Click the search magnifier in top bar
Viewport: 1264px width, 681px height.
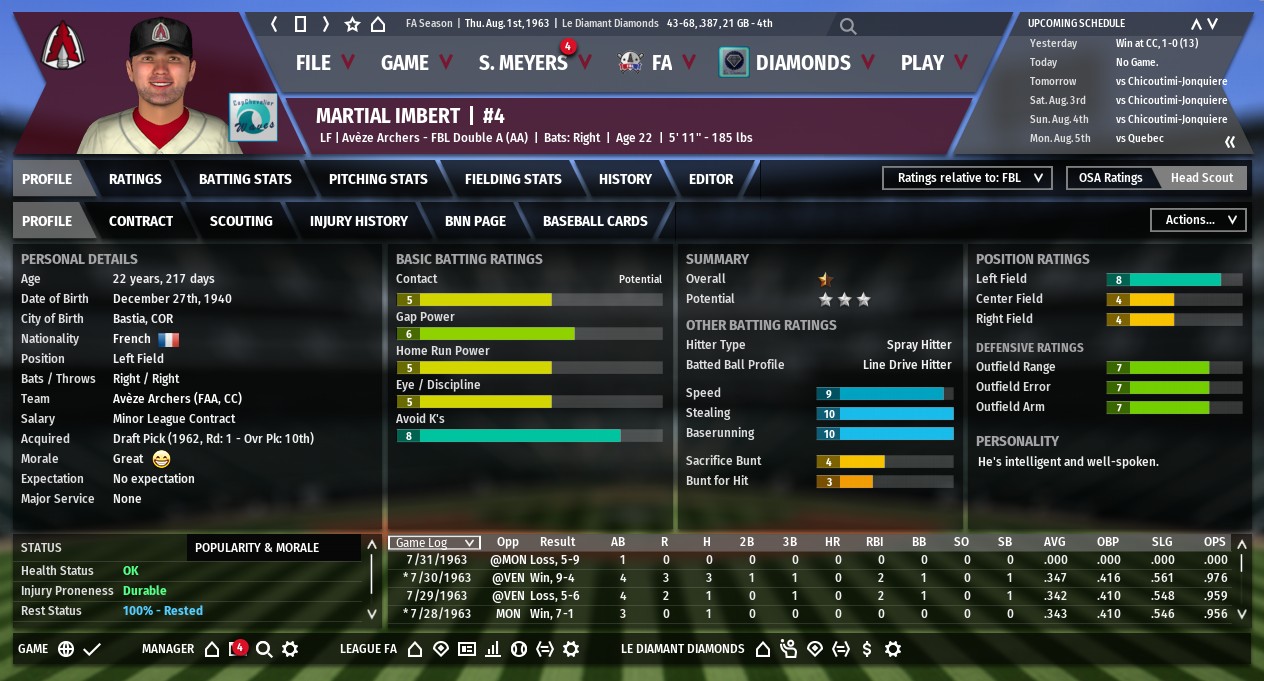tap(848, 26)
